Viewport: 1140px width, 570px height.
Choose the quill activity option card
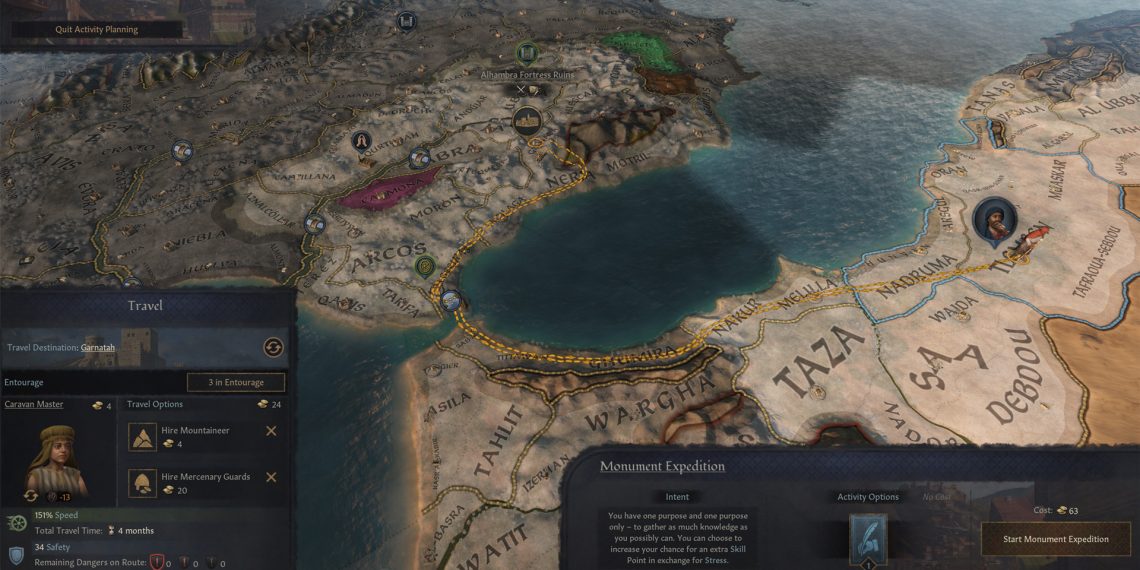[867, 540]
